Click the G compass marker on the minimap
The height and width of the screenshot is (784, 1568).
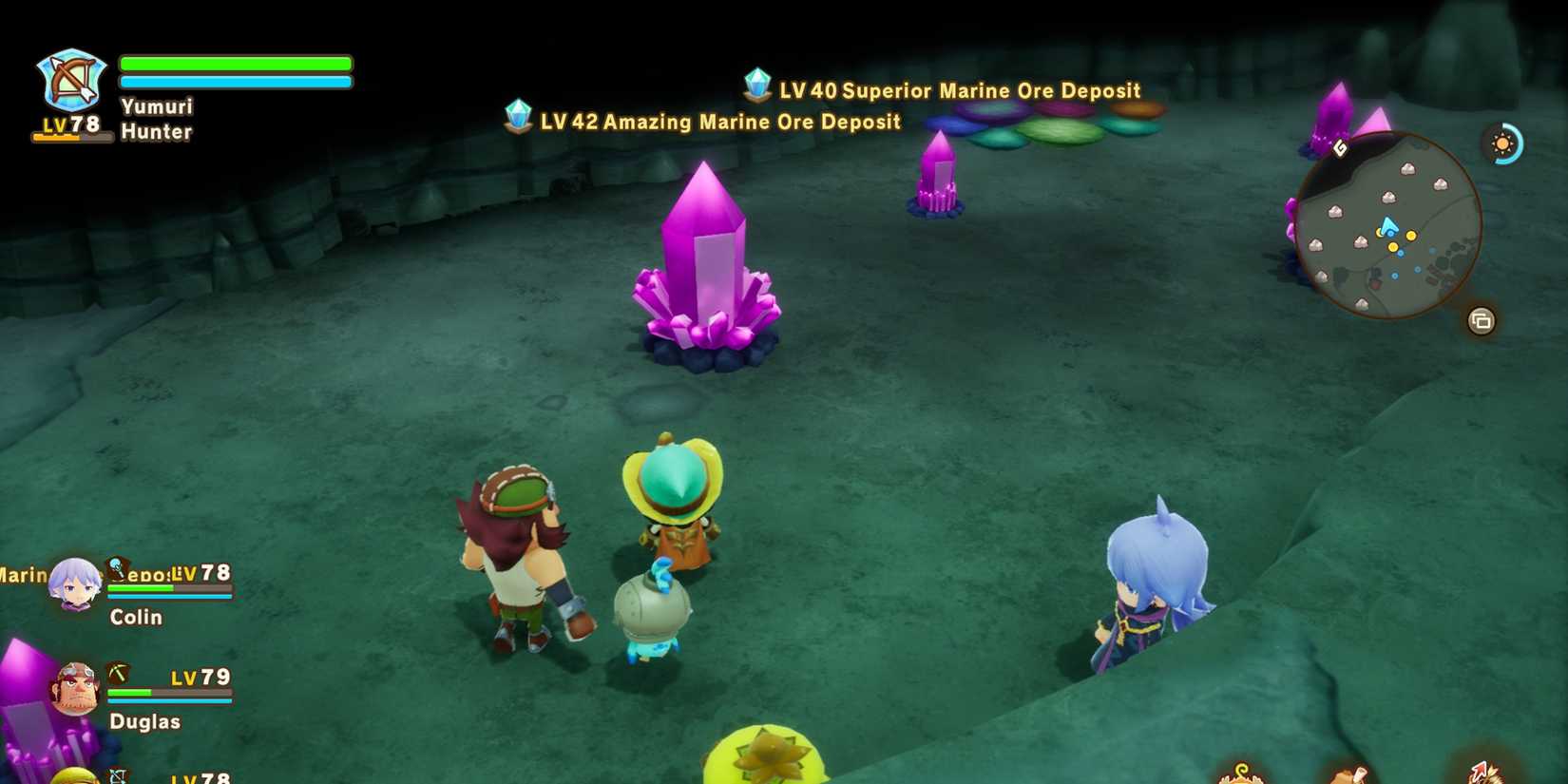[1340, 146]
